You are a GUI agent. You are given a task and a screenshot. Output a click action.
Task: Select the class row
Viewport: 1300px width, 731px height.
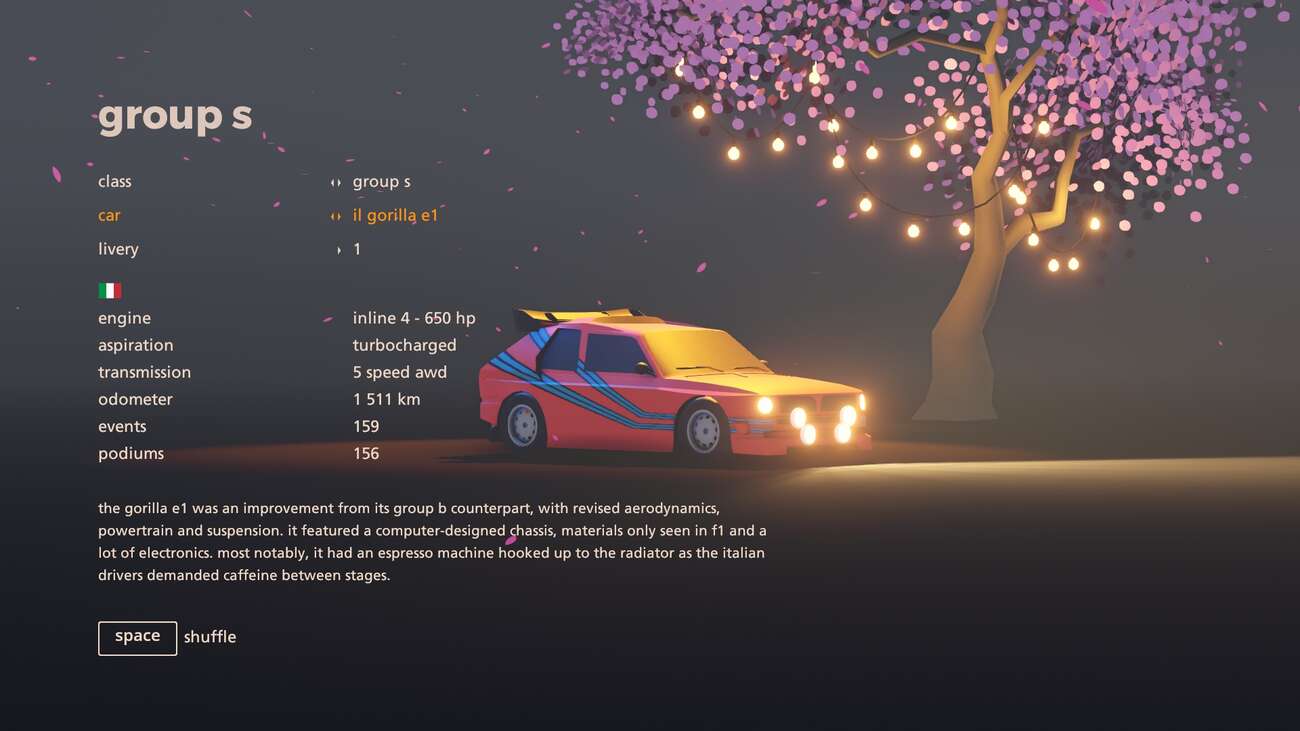click(115, 182)
